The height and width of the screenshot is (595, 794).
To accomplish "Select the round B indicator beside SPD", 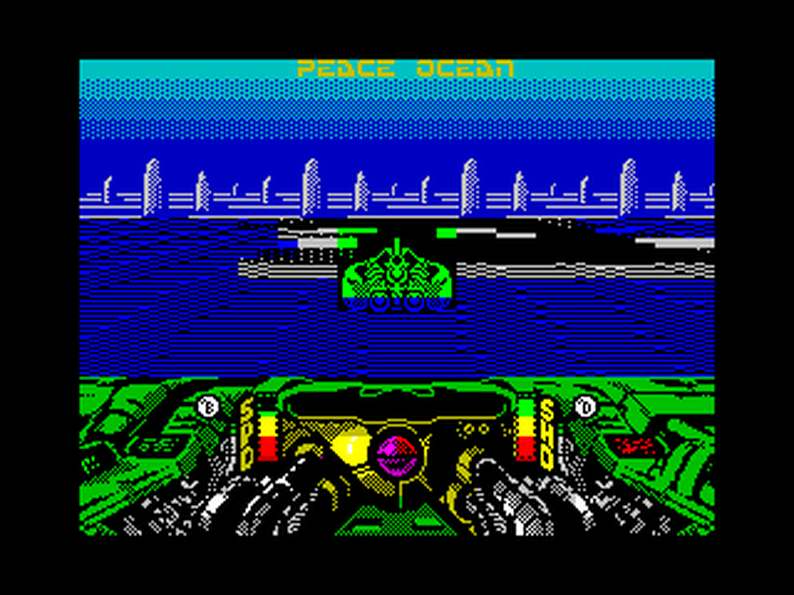I will [209, 406].
